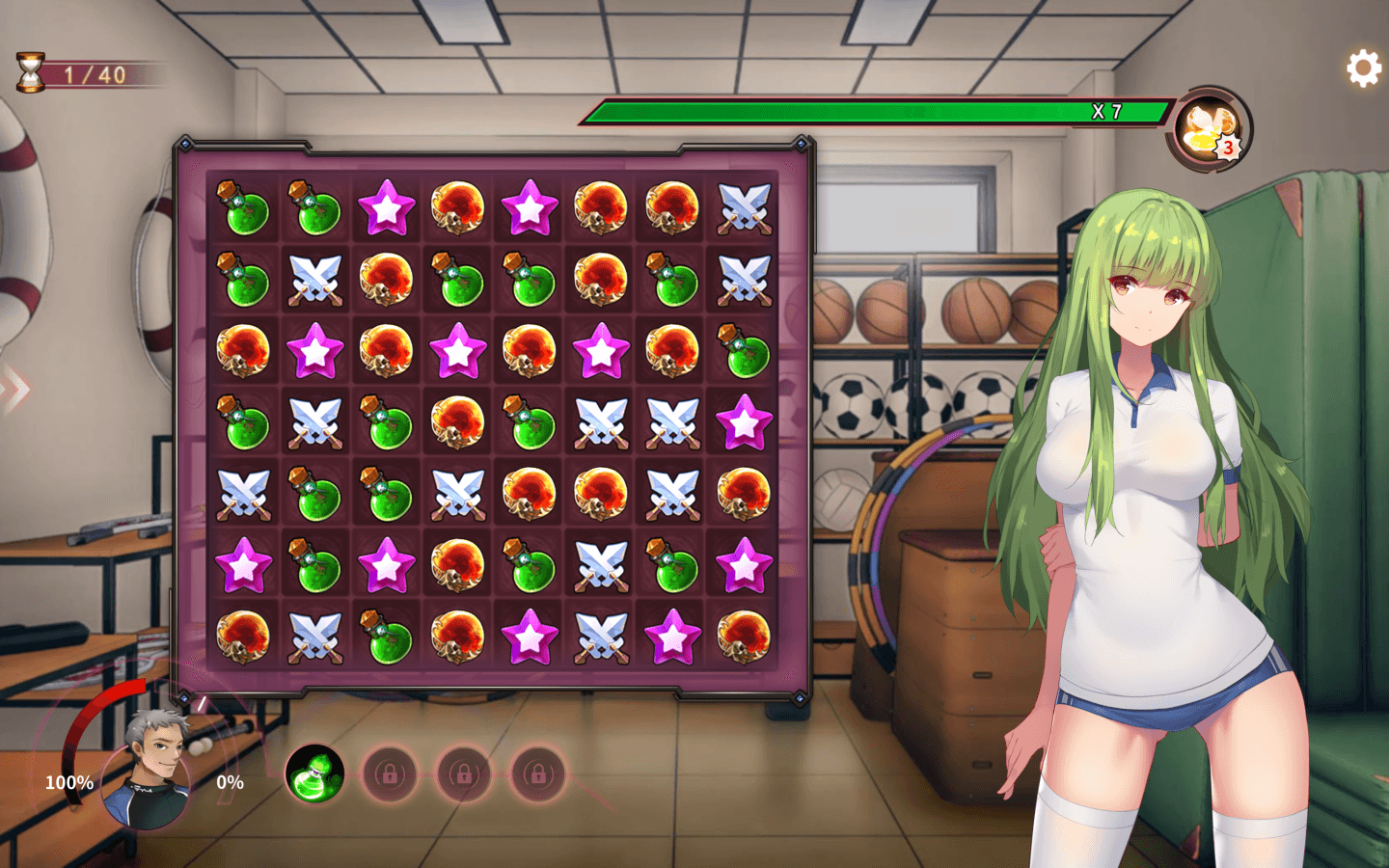This screenshot has width=1389, height=868.
Task: Select the gray-haired player portrait
Action: coord(150,771)
